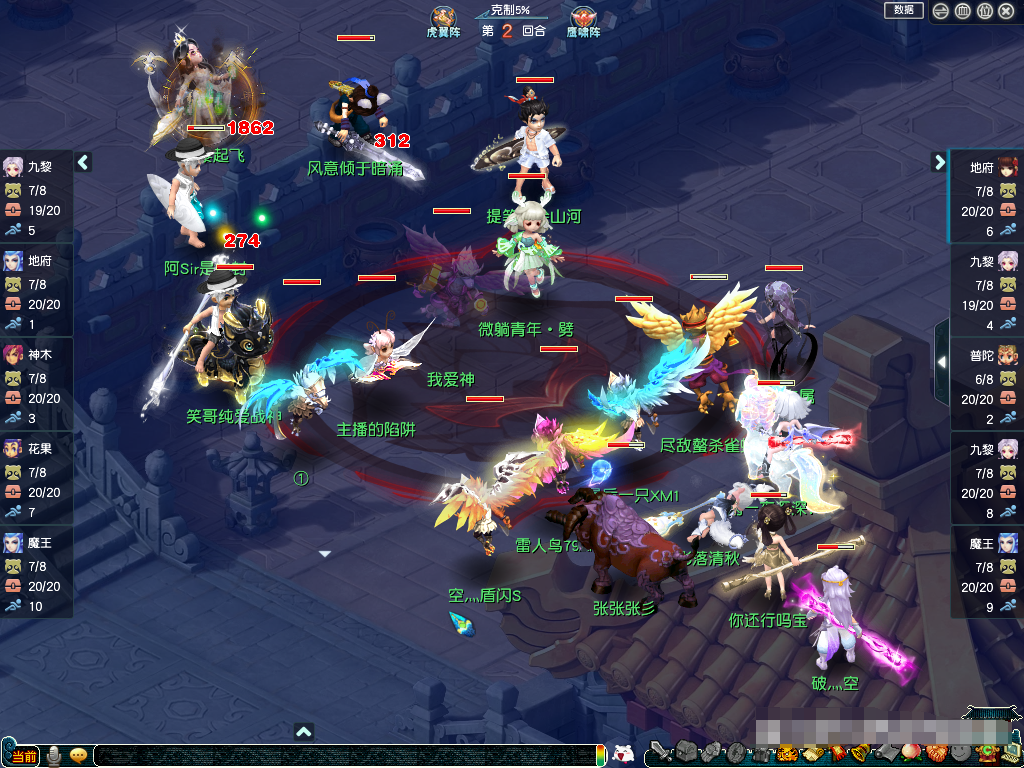Screen dimensions: 1024x768
Task: Open the sword attack toolbar icon
Action: coord(661,751)
